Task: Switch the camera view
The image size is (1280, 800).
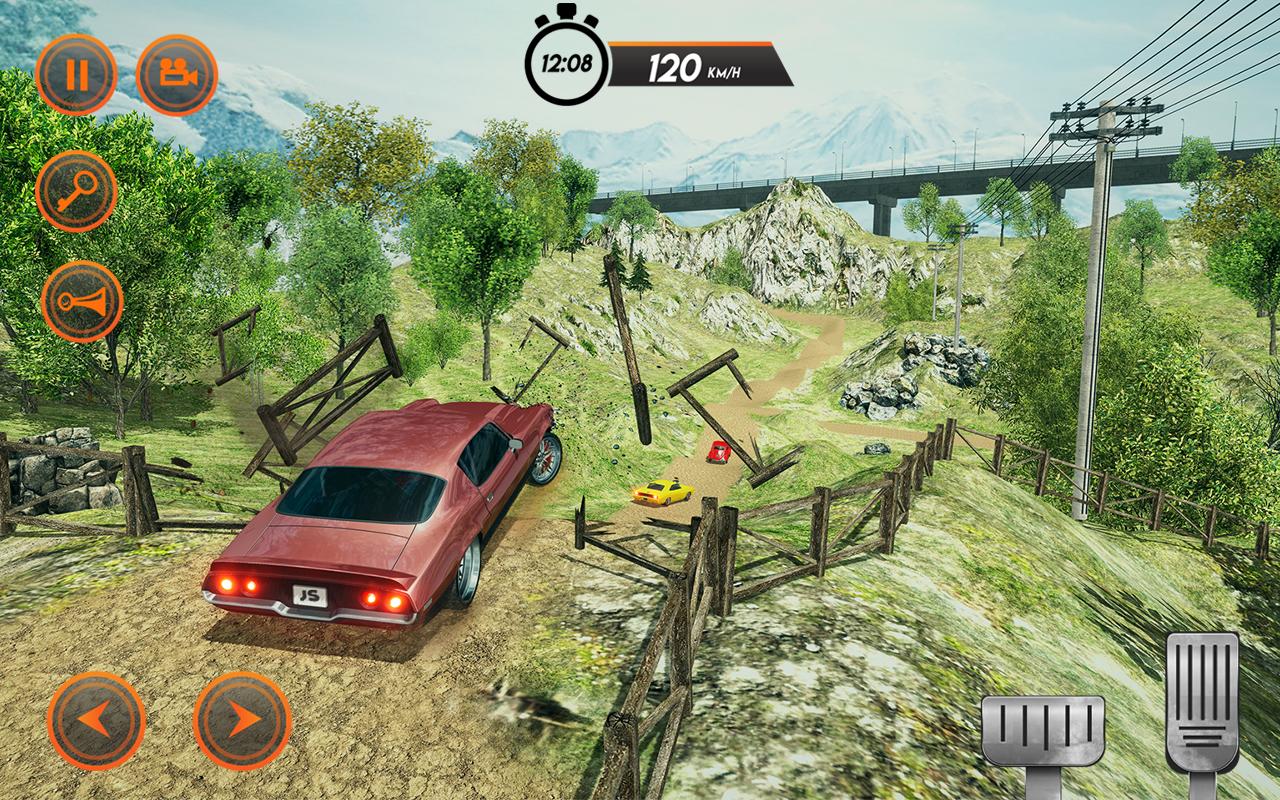Action: [177, 75]
